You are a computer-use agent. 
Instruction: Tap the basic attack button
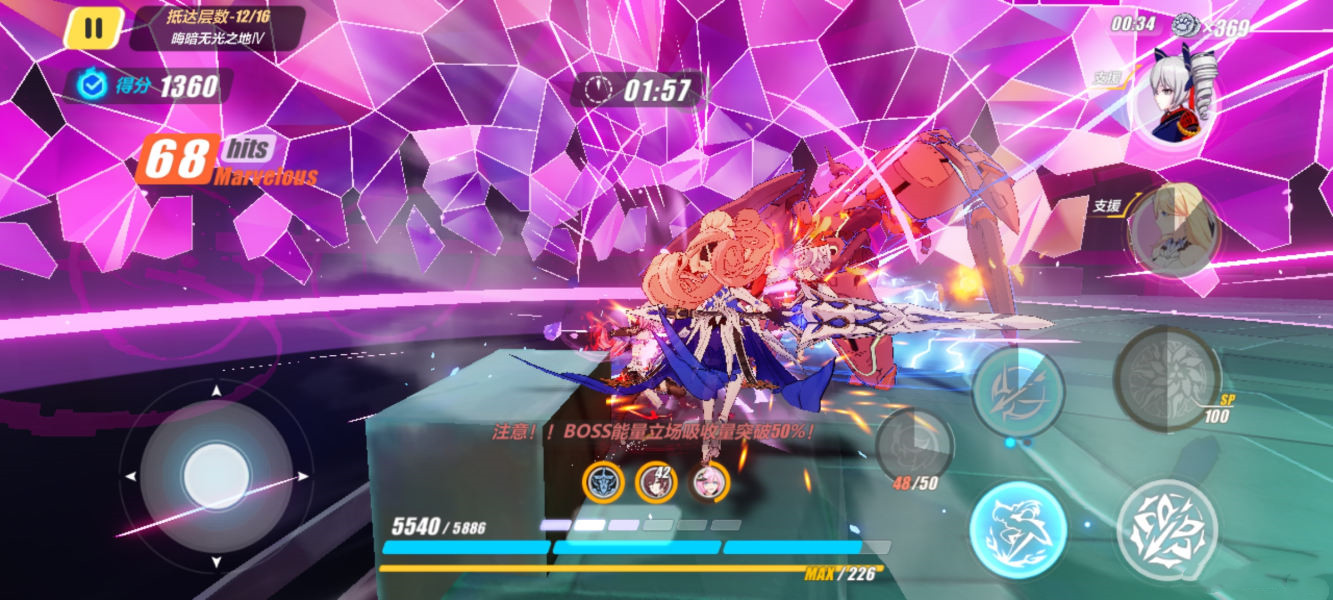[x=1166, y=529]
